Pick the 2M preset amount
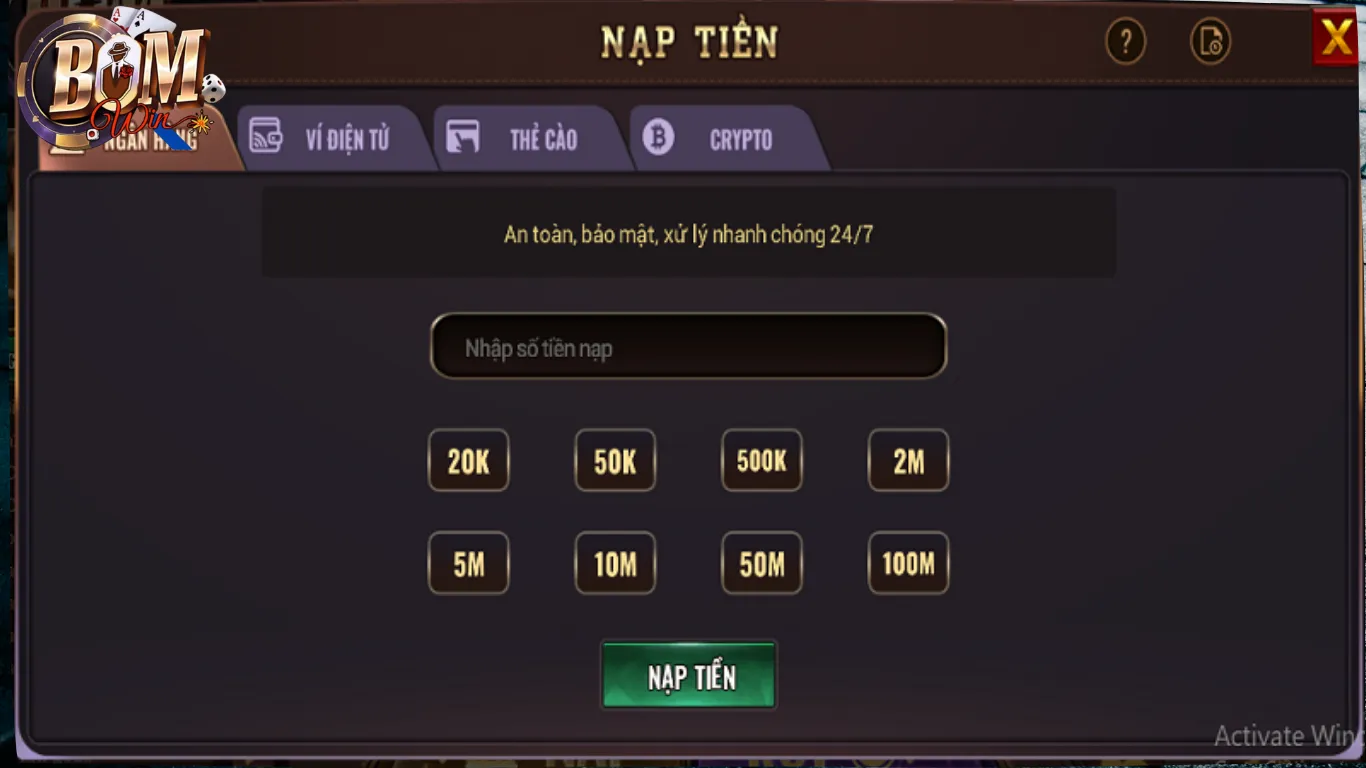 (908, 461)
